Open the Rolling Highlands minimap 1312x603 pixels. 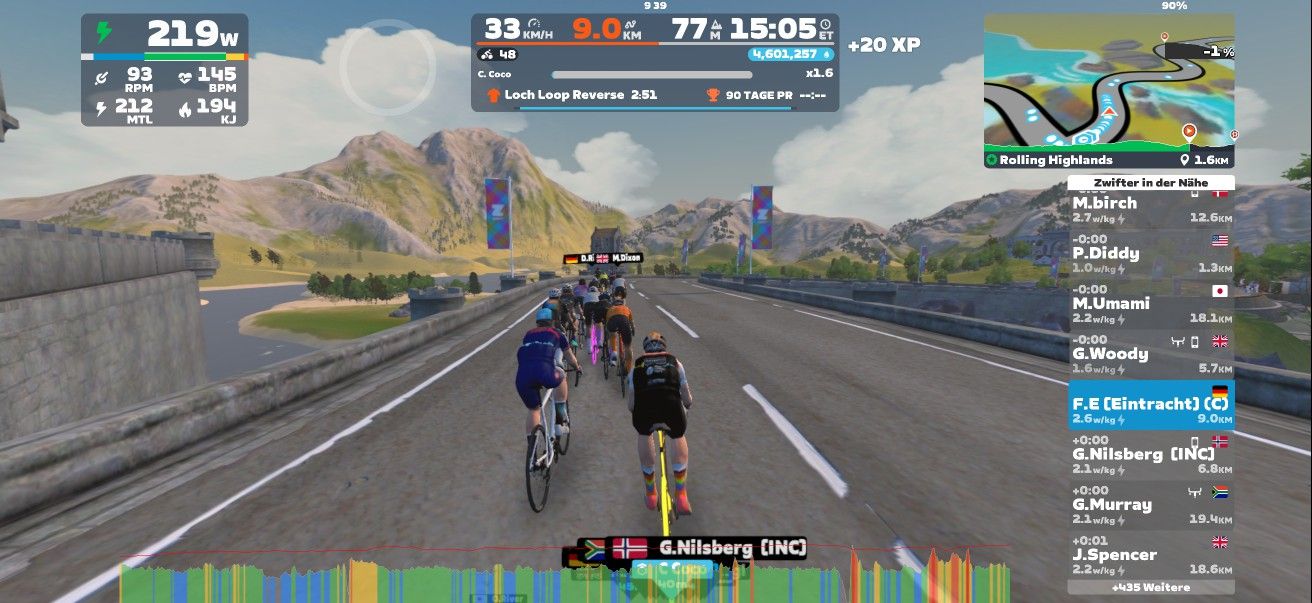click(1109, 90)
